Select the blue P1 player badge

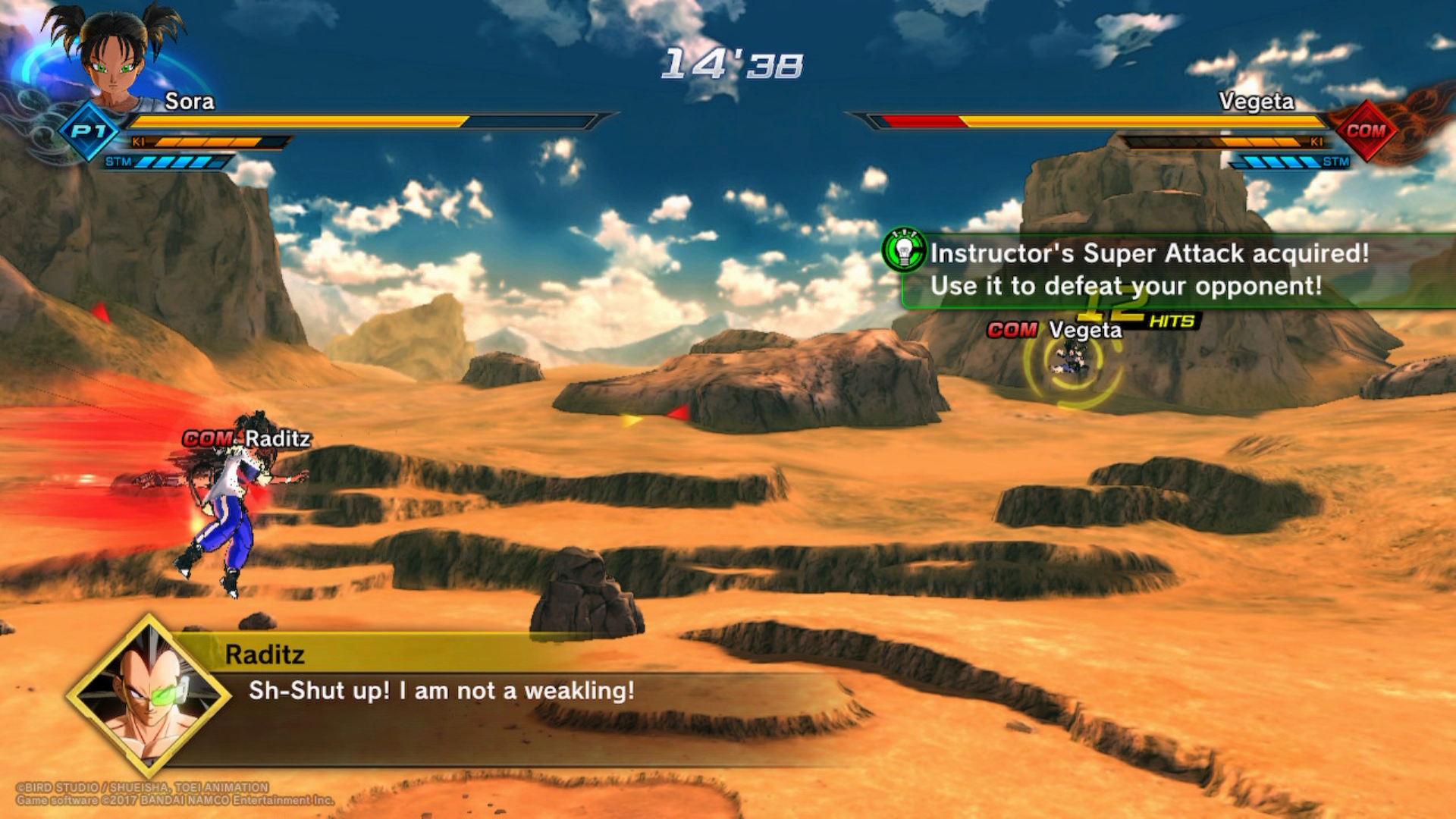(x=89, y=131)
